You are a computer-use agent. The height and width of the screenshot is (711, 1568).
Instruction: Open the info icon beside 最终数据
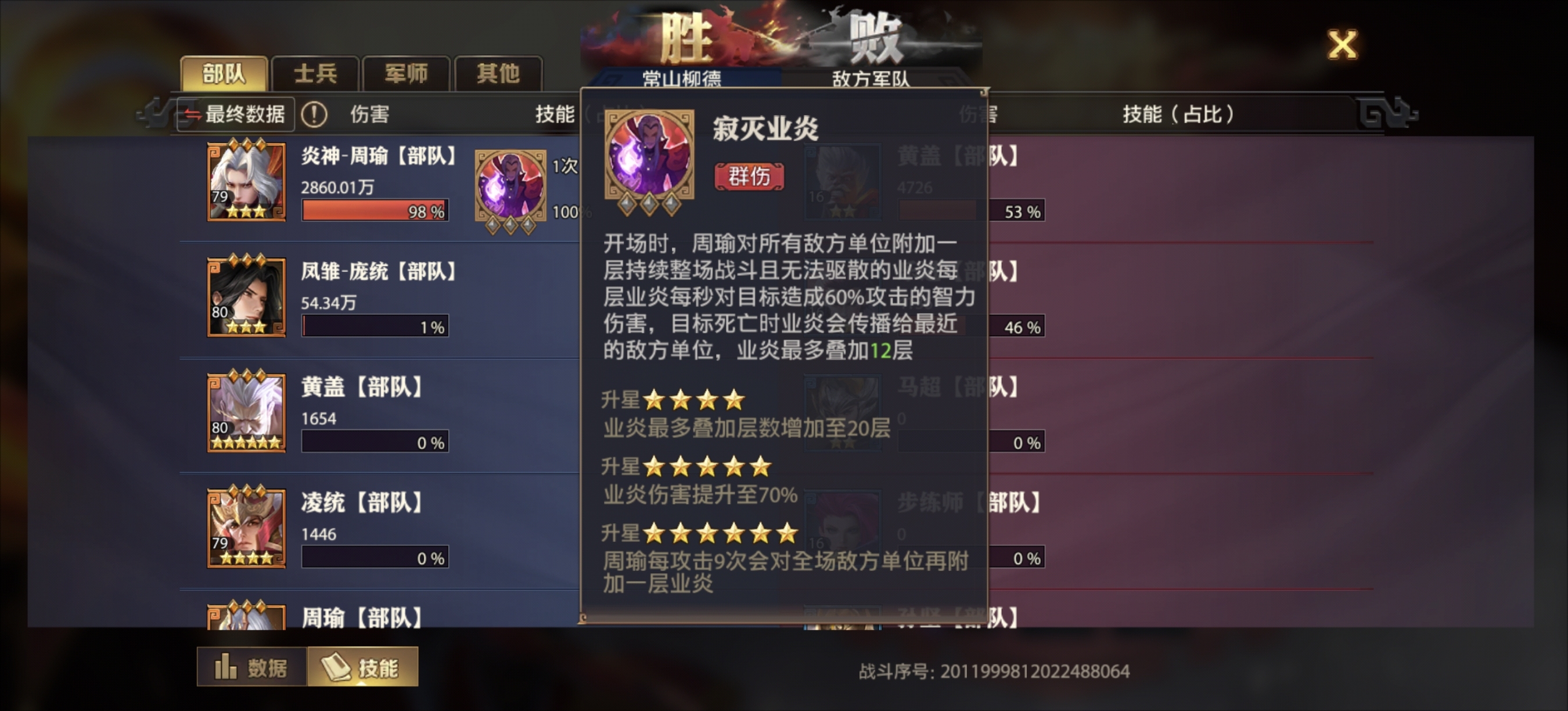tap(314, 114)
